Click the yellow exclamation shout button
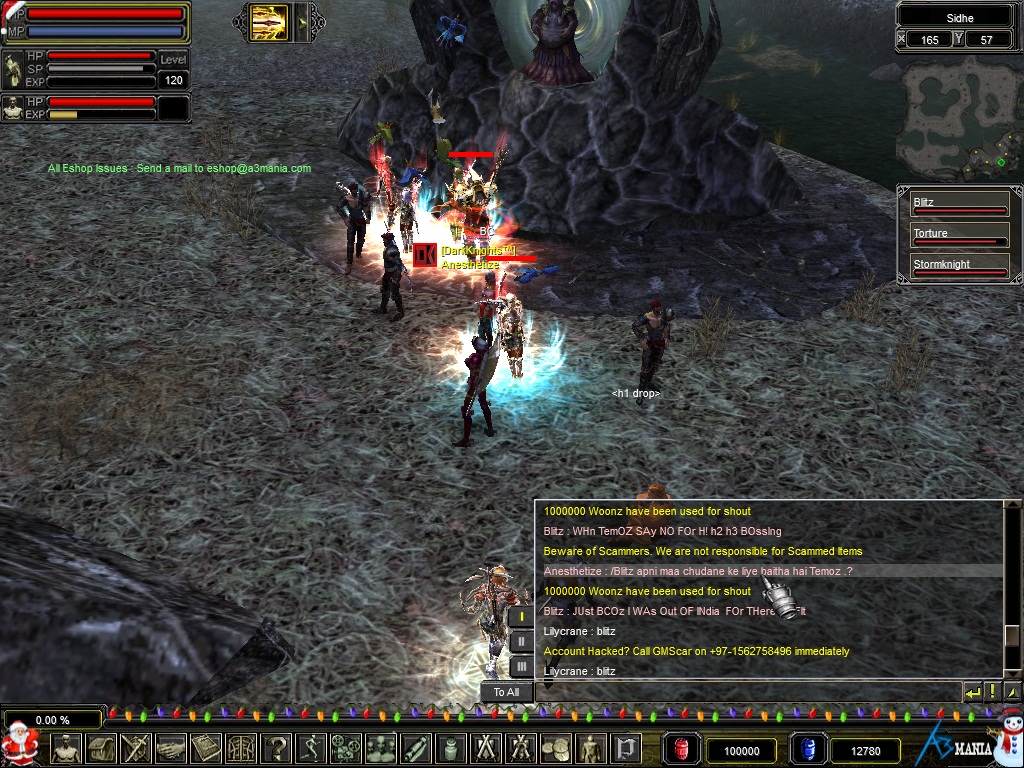This screenshot has width=1024, height=768. (x=992, y=691)
